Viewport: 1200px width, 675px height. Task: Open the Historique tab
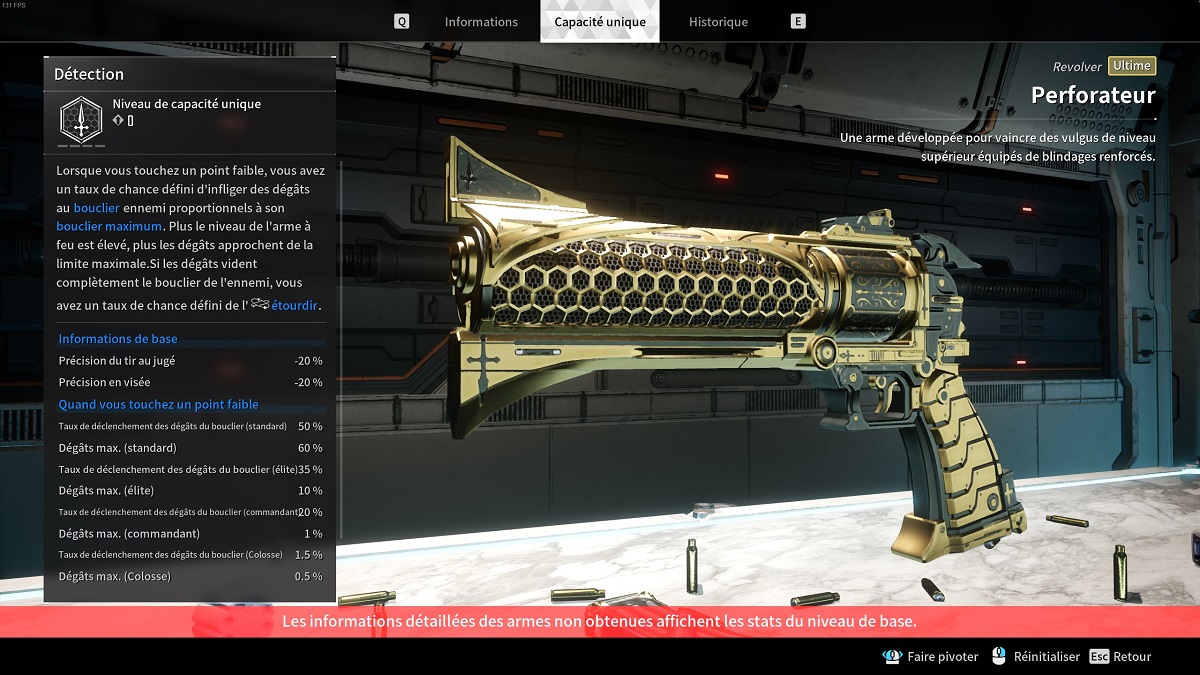pyautogui.click(x=718, y=22)
